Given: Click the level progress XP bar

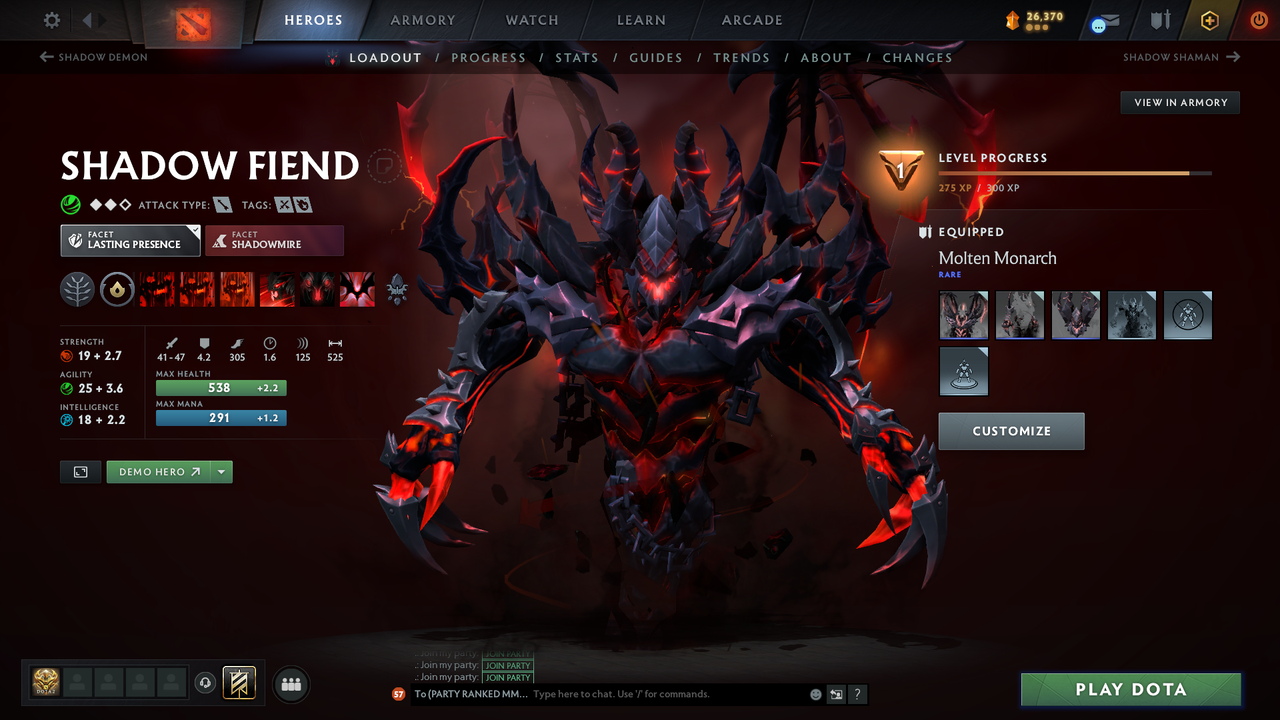Looking at the screenshot, I should click(1075, 172).
